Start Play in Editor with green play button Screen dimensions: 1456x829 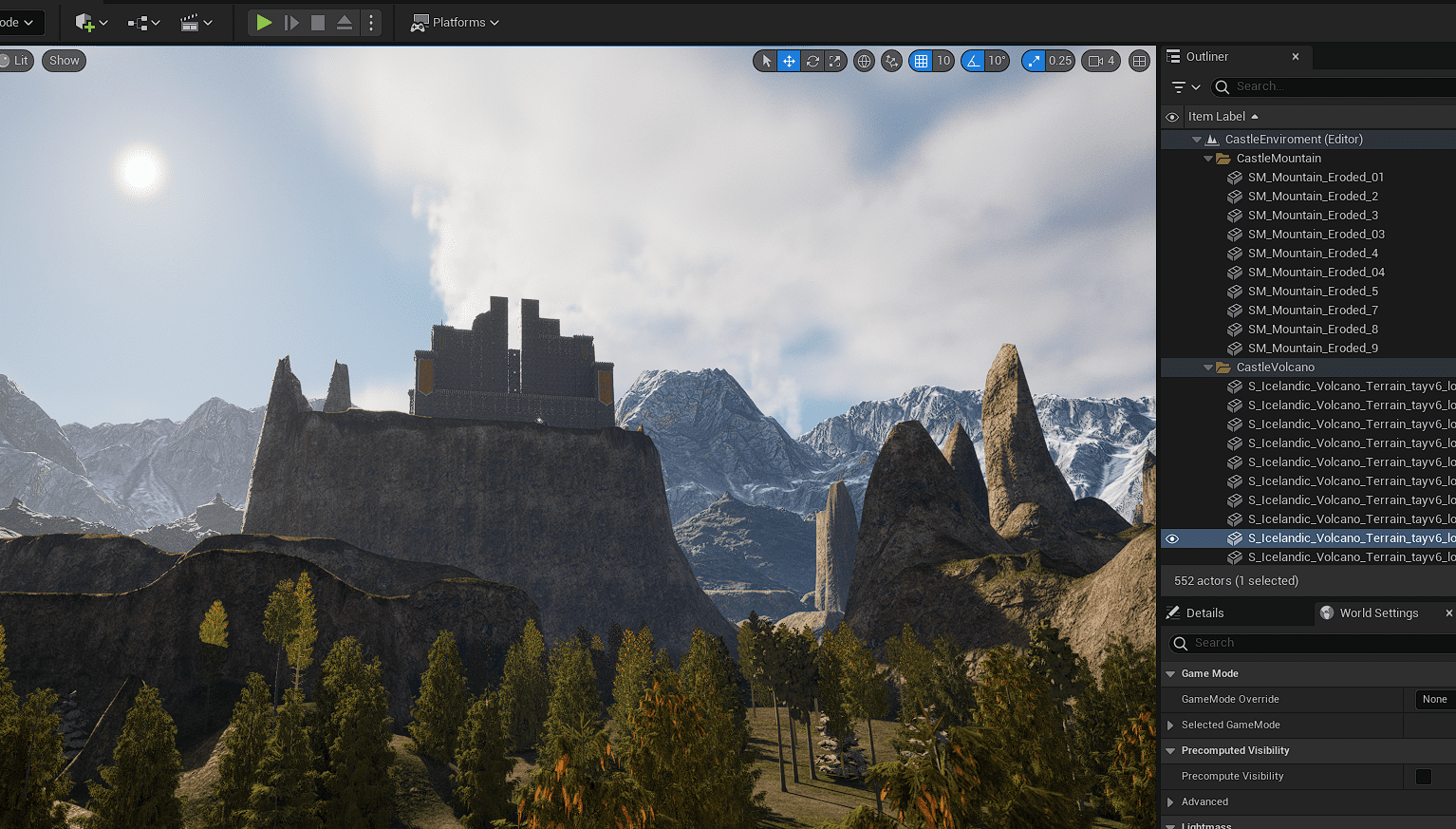264,22
